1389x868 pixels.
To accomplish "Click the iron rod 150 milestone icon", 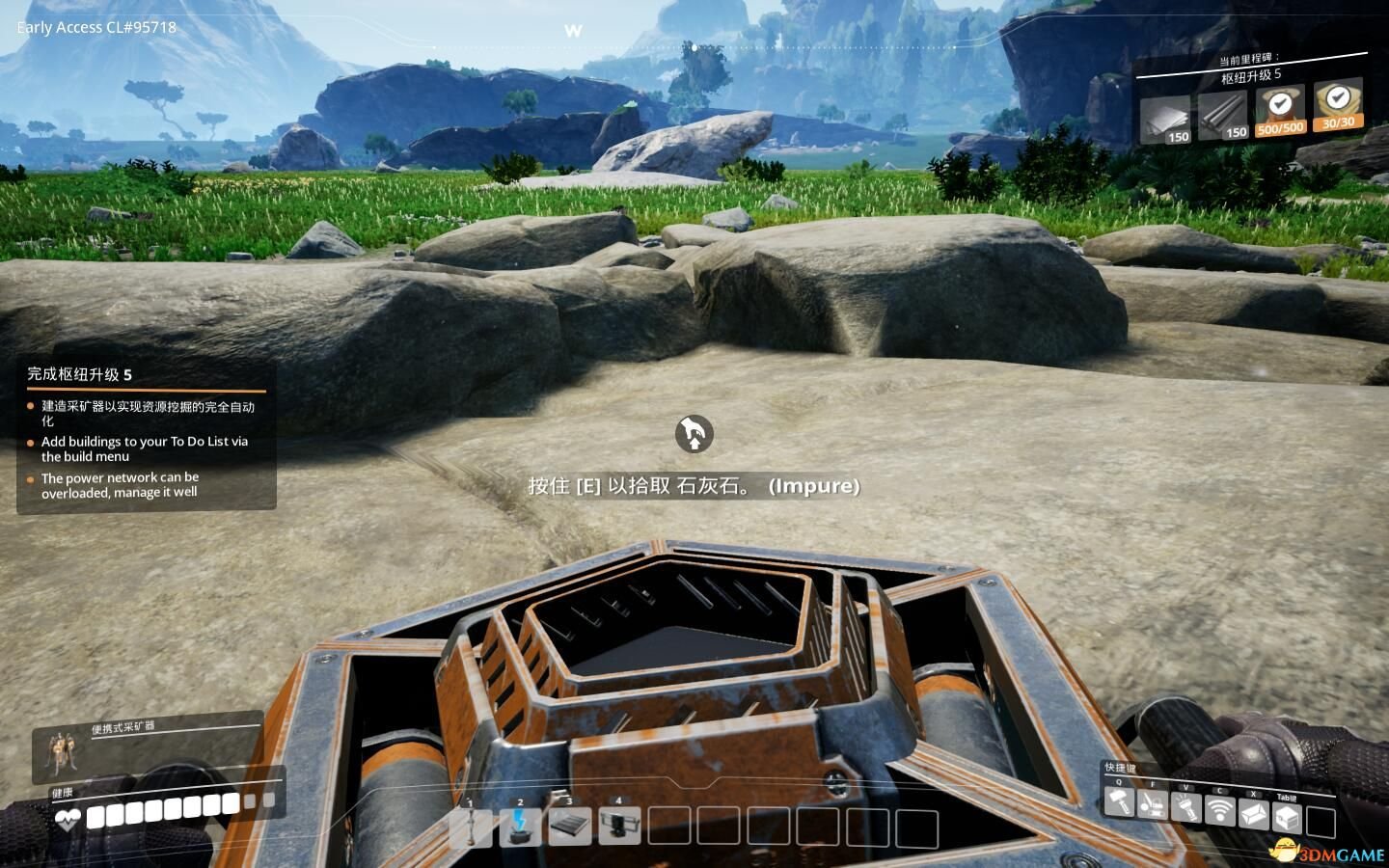I will [1222, 113].
